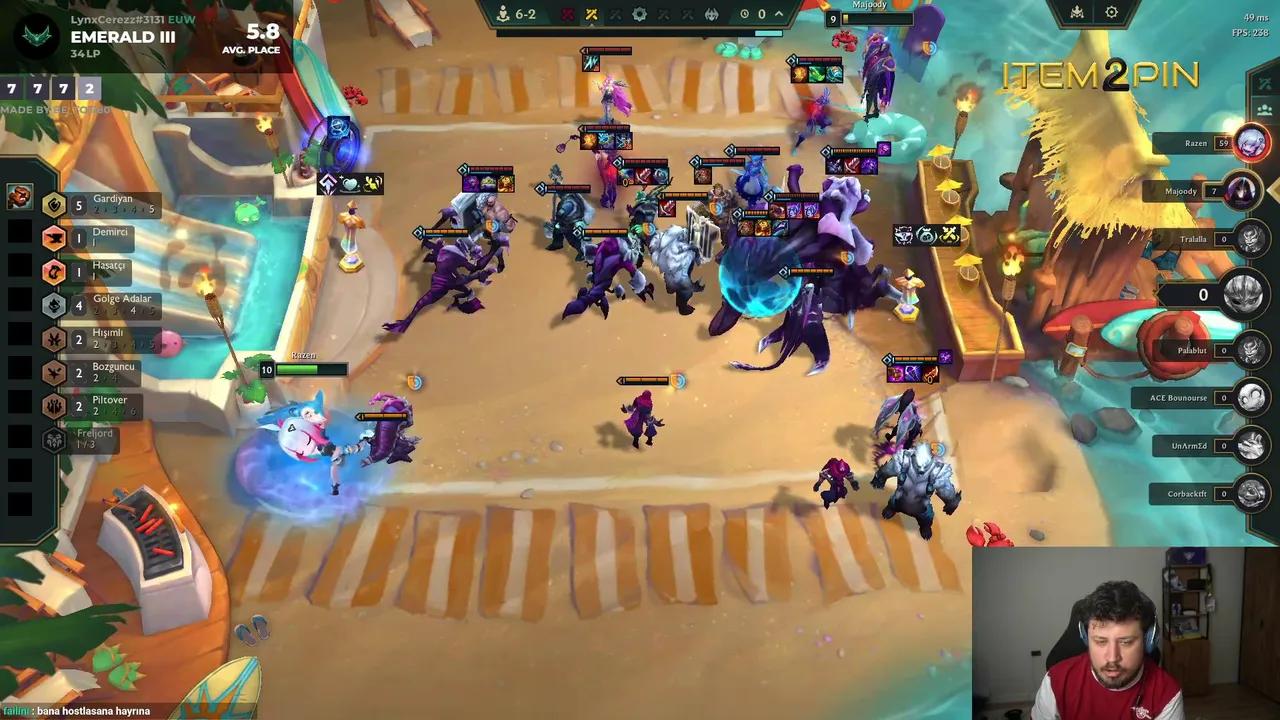Screen dimensions: 1280x720
Task: Click the highlighted combat hammers icon in the stage tracker
Action: click(594, 14)
